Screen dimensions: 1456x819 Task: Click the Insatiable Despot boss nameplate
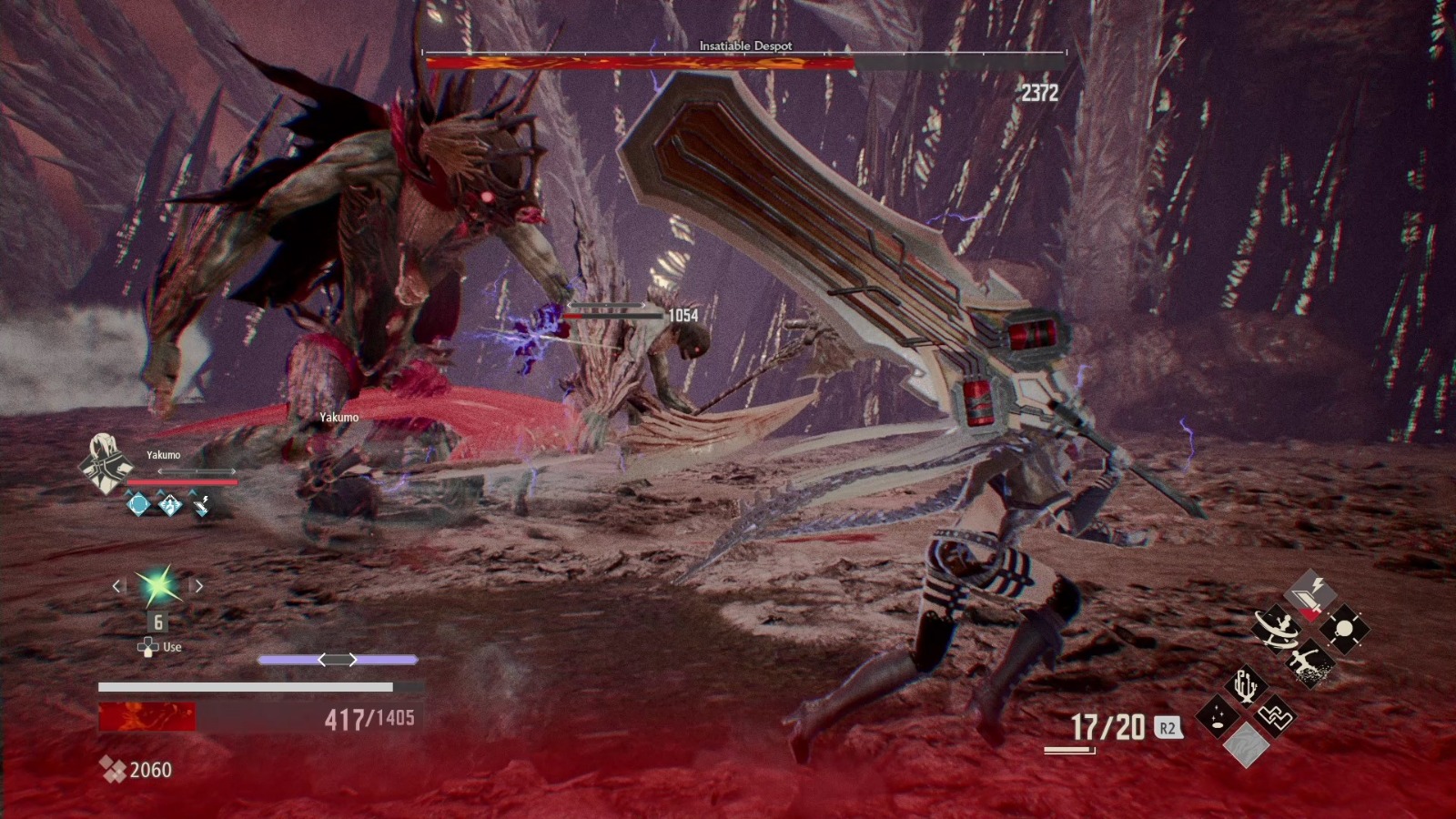coord(744,45)
